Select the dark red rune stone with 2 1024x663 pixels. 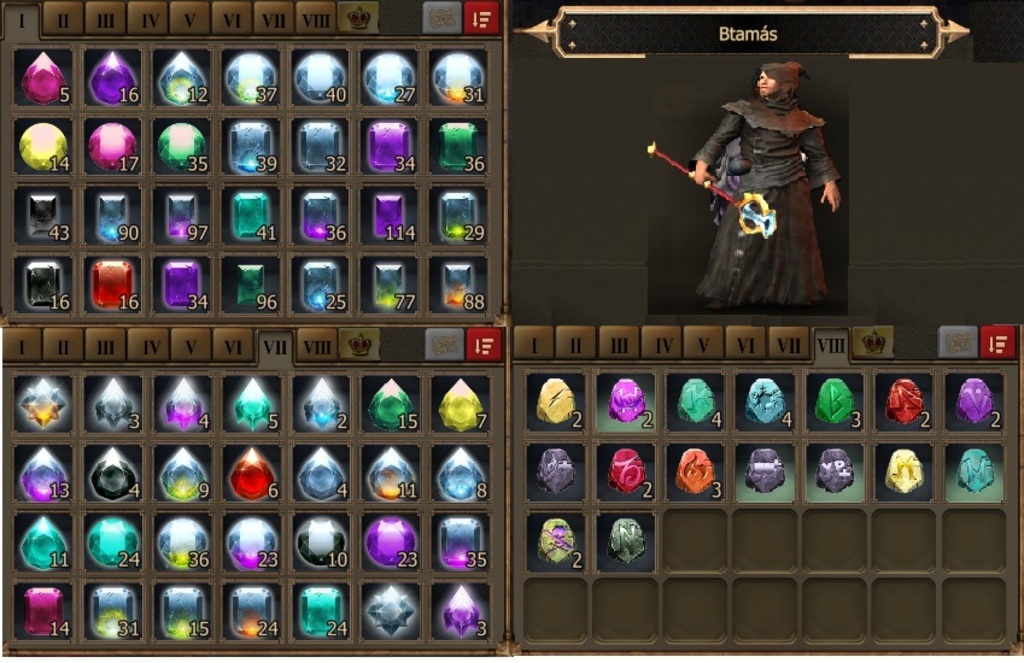[905, 401]
